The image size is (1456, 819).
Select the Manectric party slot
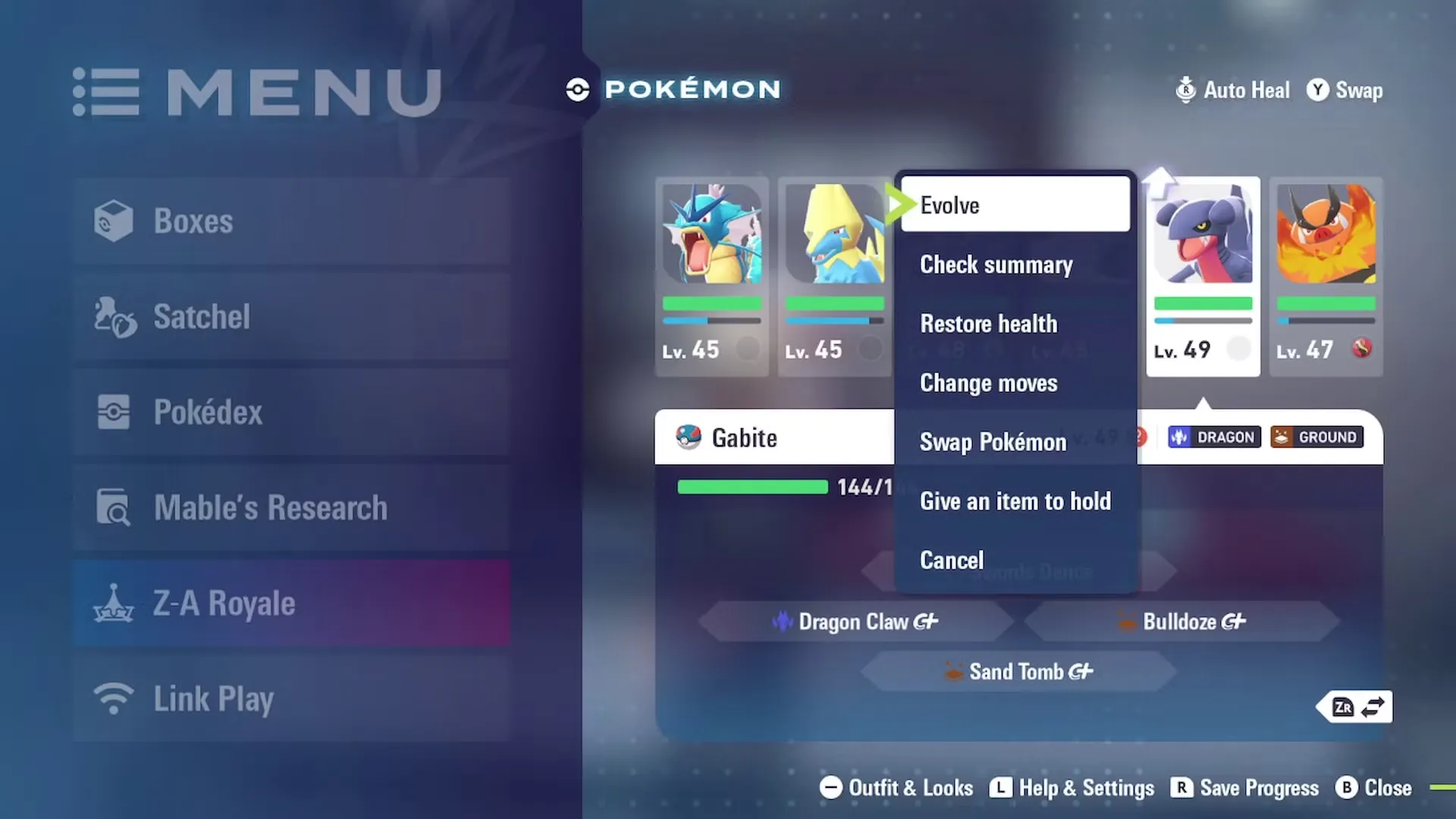tap(834, 276)
